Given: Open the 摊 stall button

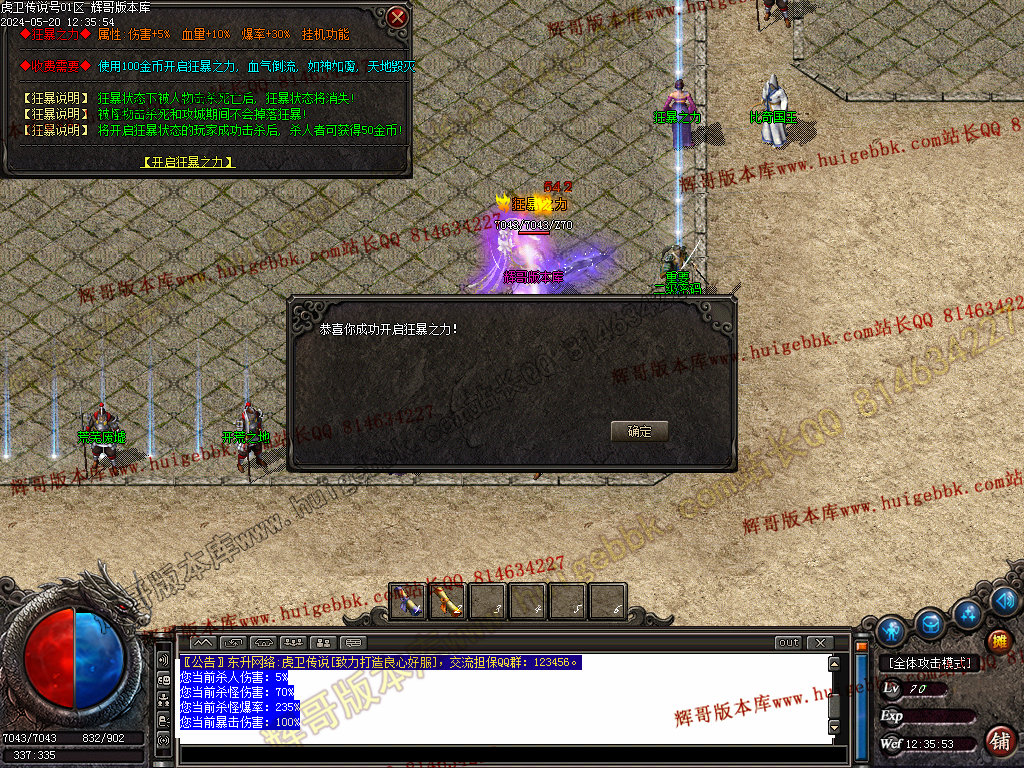Looking at the screenshot, I should point(998,641).
